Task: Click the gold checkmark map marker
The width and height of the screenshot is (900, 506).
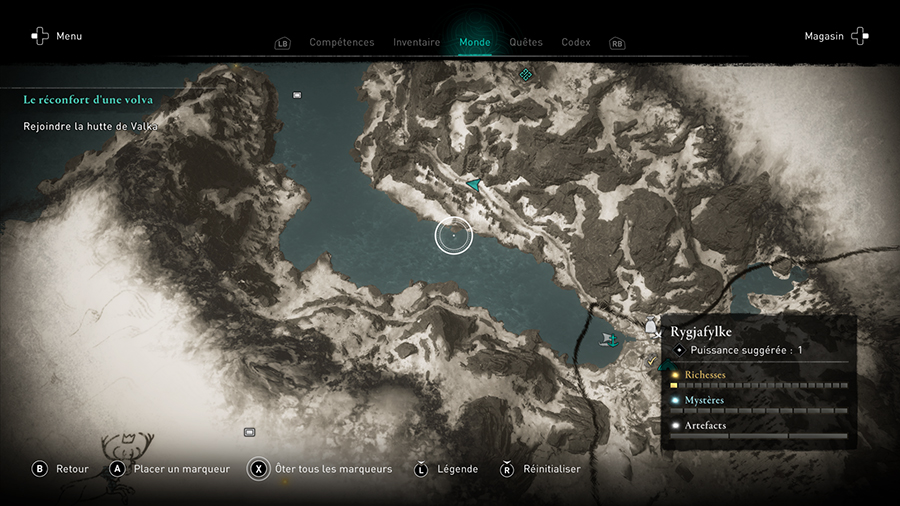Action: (x=651, y=360)
